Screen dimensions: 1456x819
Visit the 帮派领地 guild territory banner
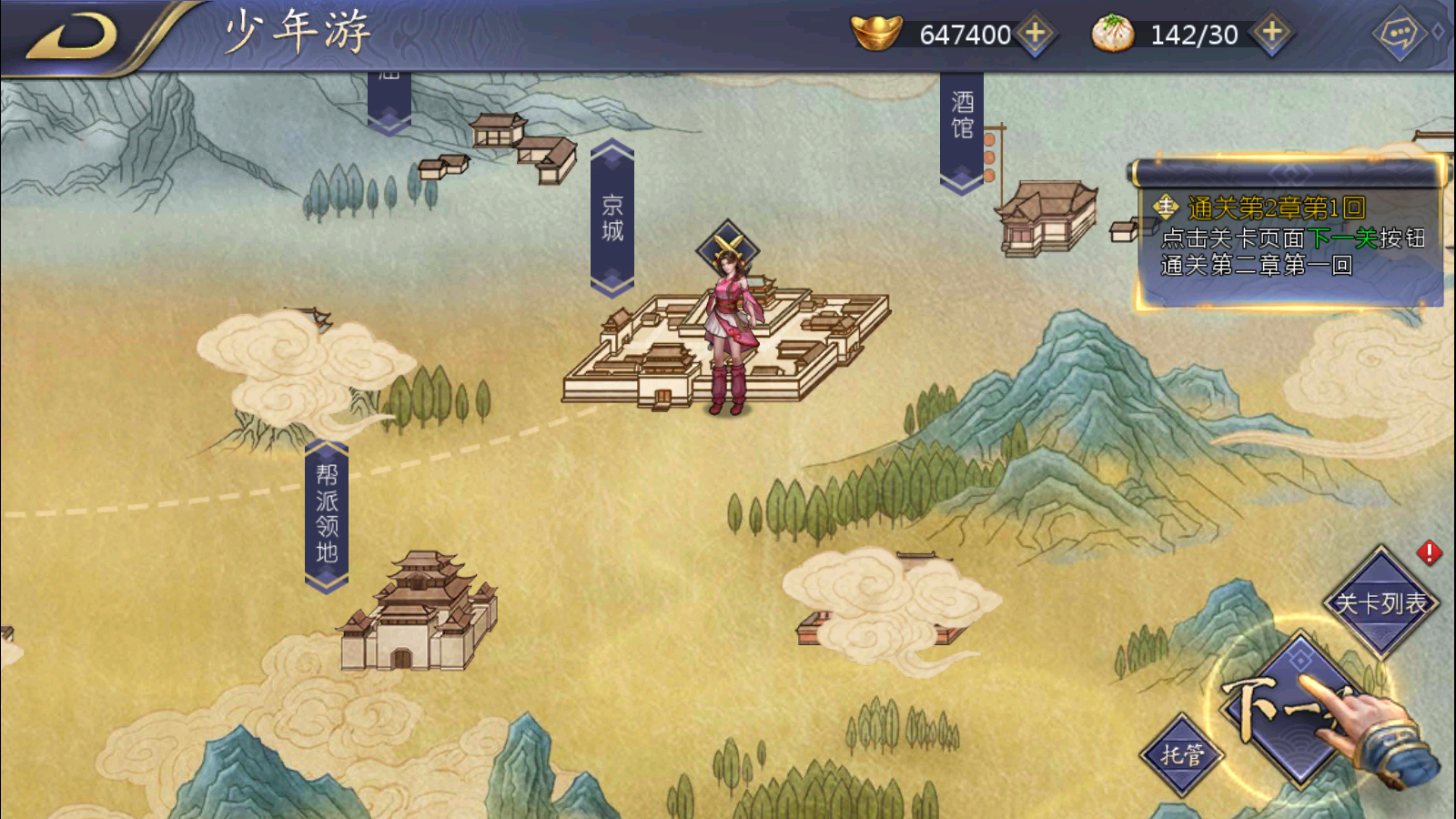[327, 515]
